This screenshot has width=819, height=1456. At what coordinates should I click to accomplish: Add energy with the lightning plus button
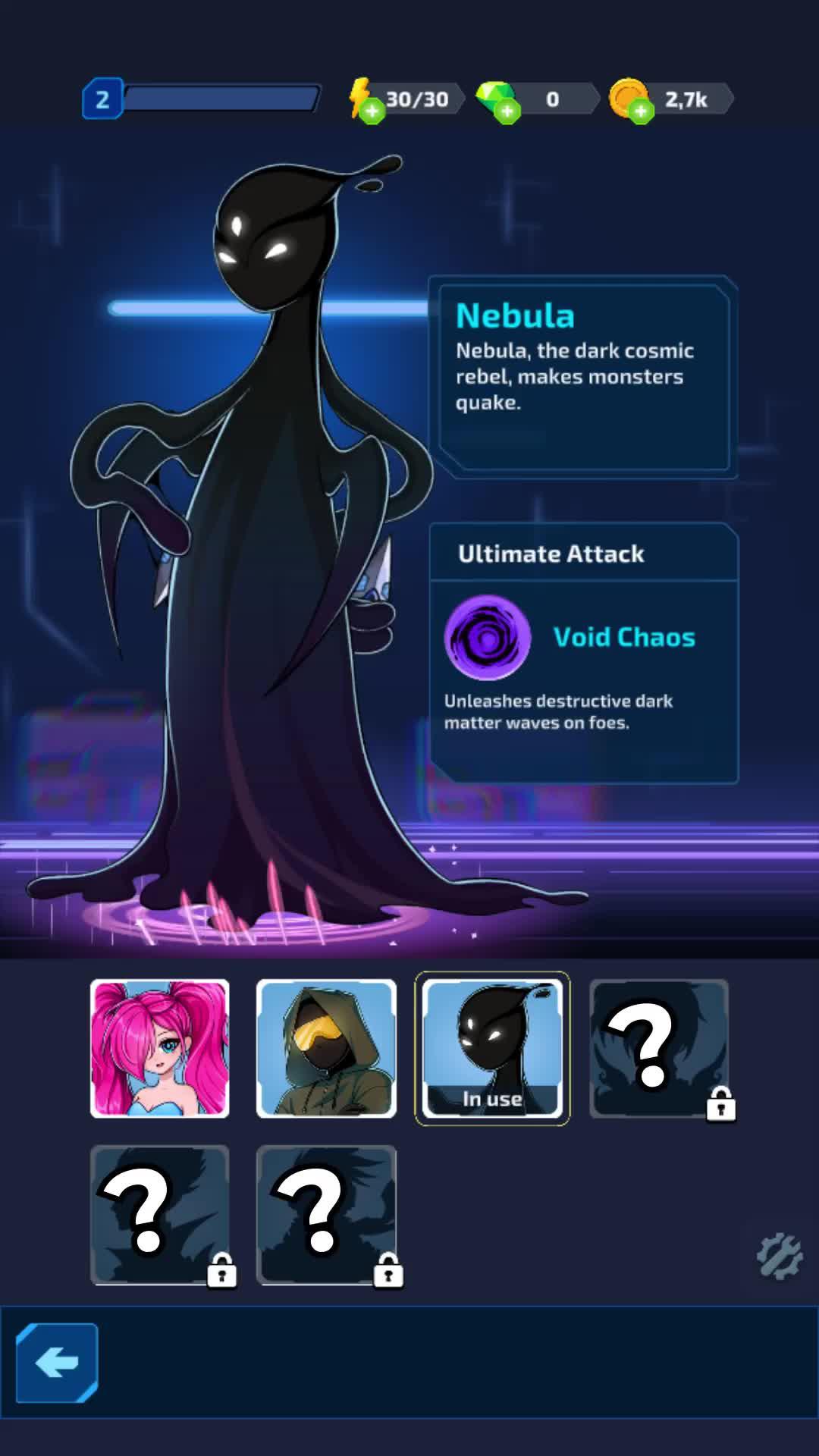371,111
